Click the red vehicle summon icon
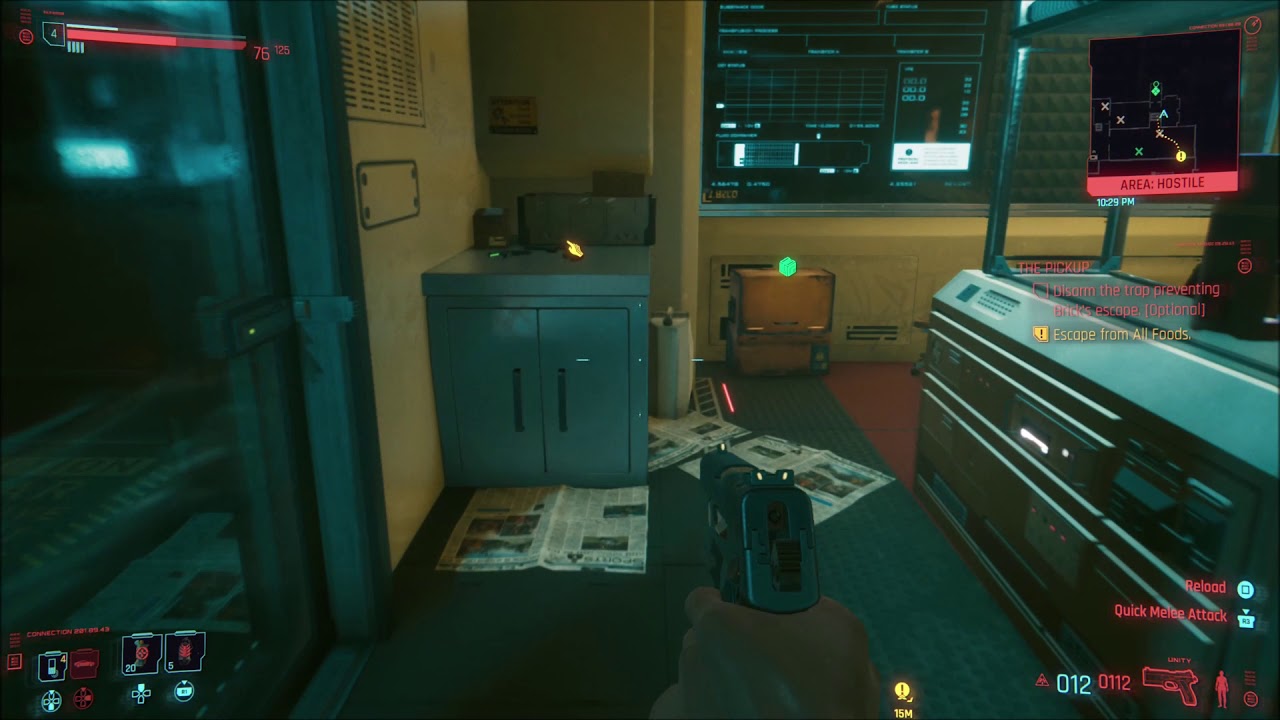This screenshot has height=720, width=1280. pos(84,663)
